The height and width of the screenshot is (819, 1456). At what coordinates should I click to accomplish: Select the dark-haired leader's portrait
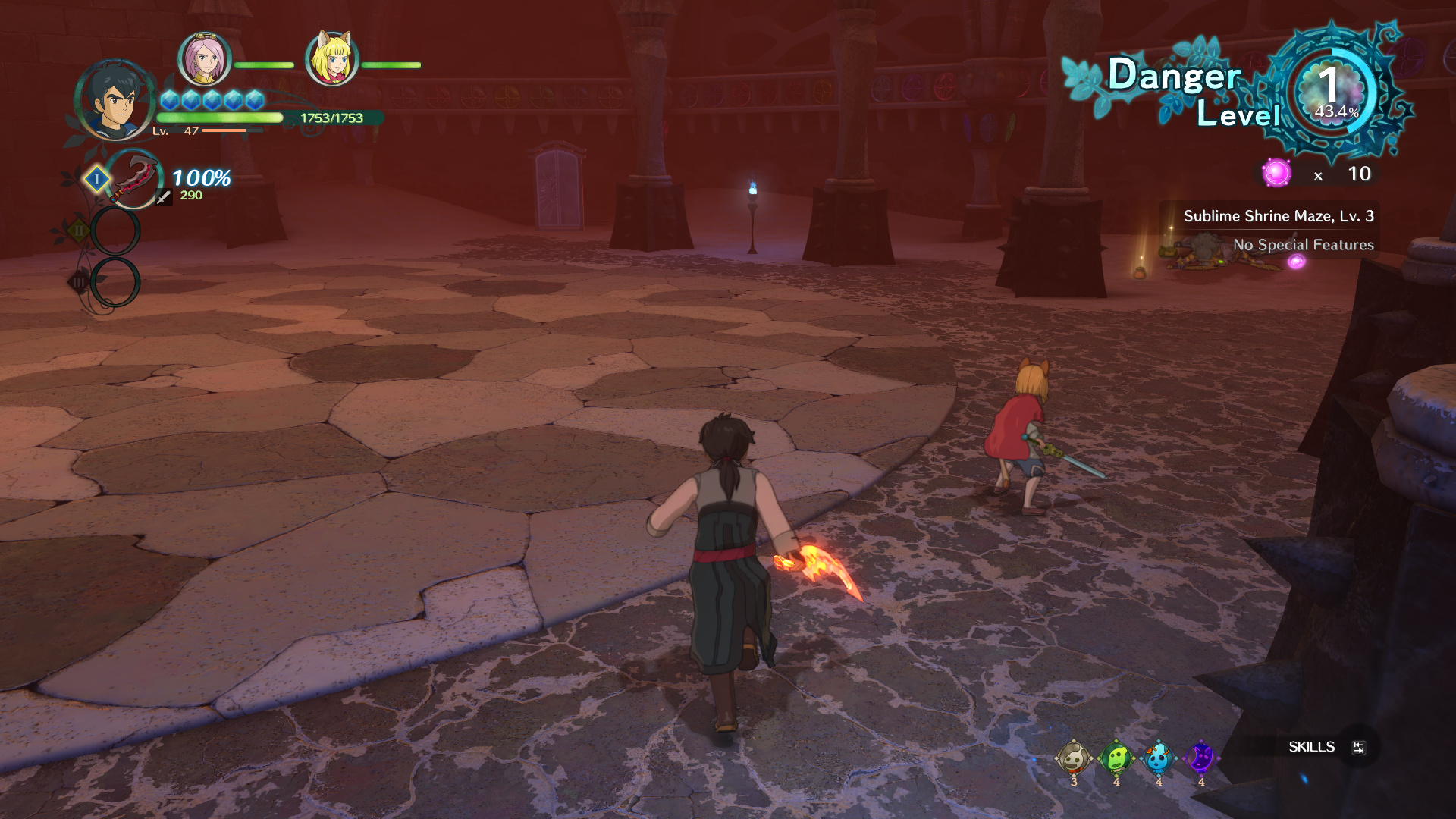116,101
